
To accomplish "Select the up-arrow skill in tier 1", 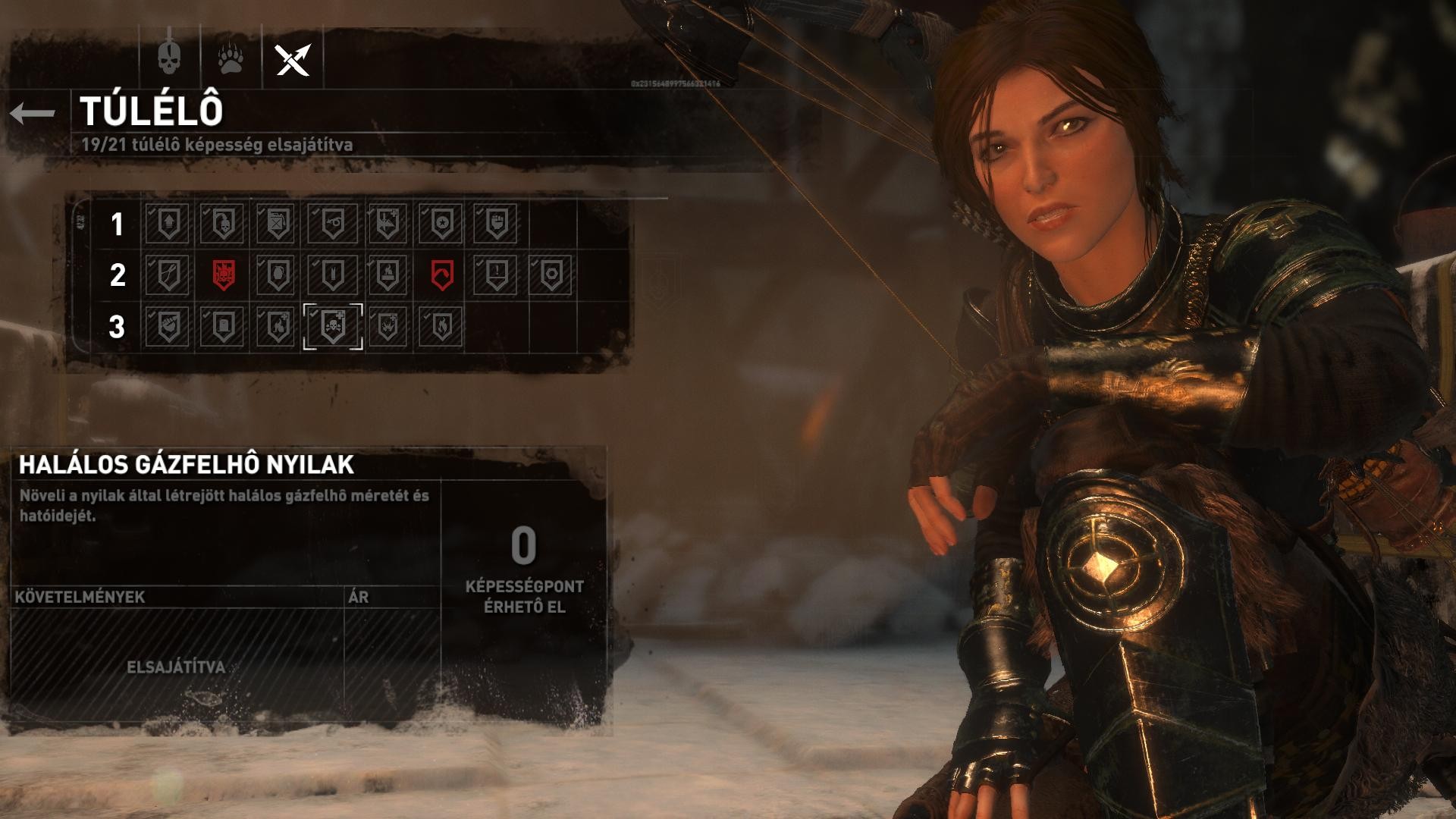I will tap(168, 224).
